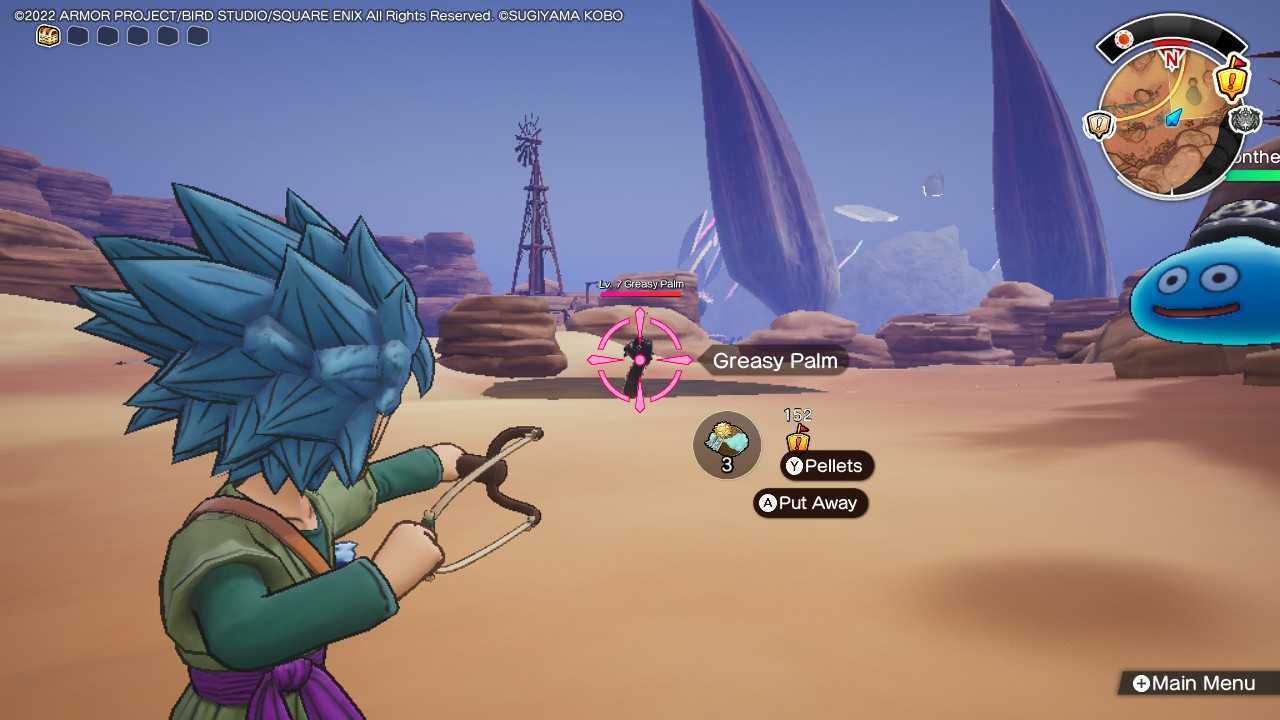Screen dimensions: 1280x720
Task: Select the first empty hexagon slot top-left
Action: click(x=77, y=34)
